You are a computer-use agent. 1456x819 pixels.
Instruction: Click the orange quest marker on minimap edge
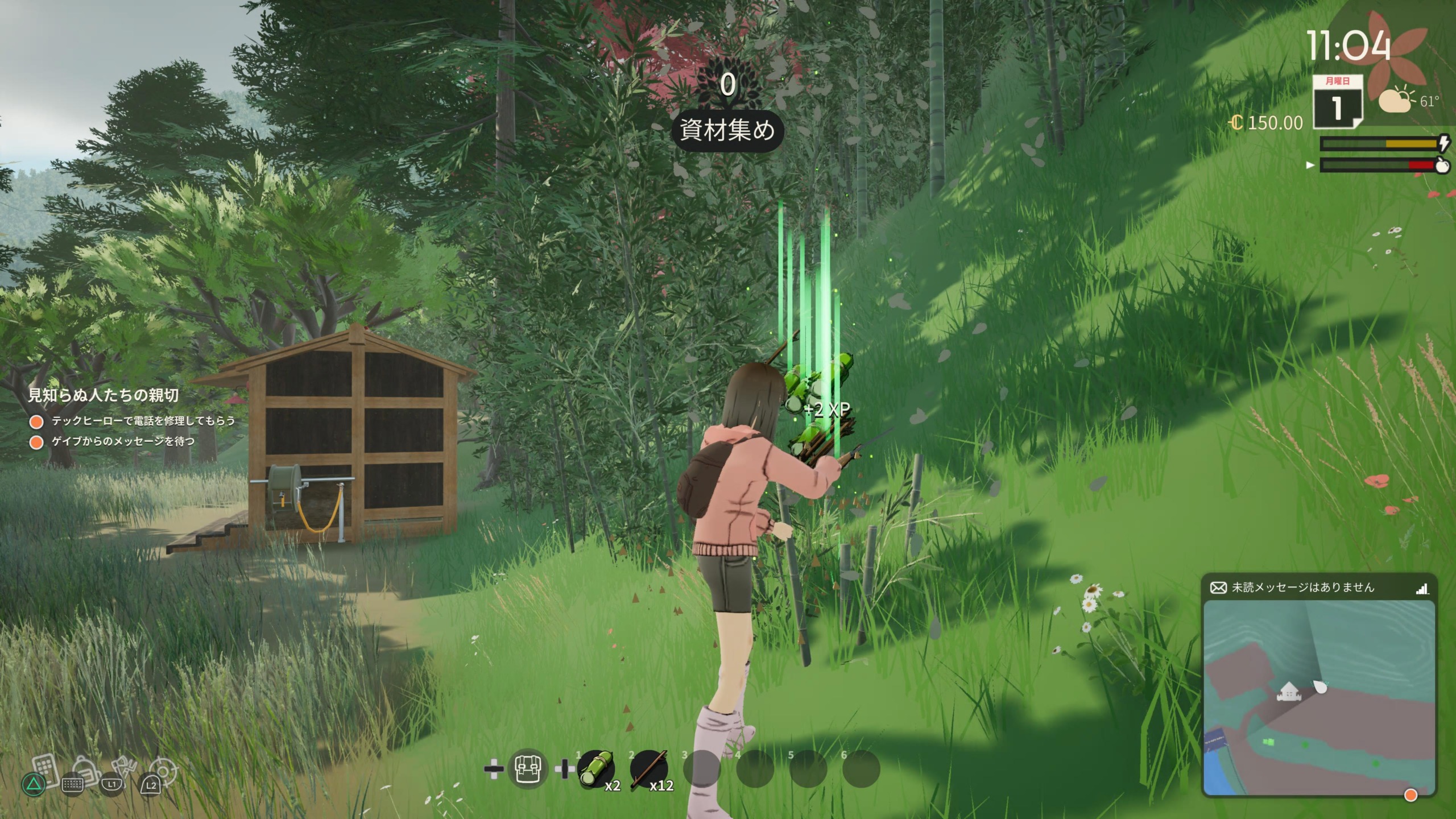tap(1410, 795)
